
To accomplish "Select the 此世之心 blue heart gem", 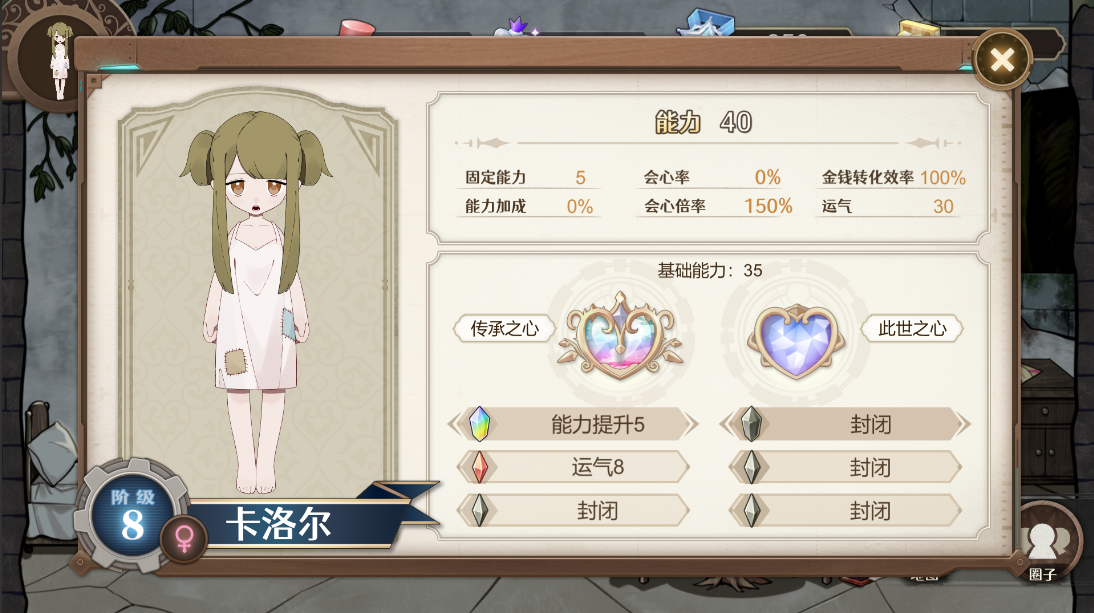I will click(795, 340).
